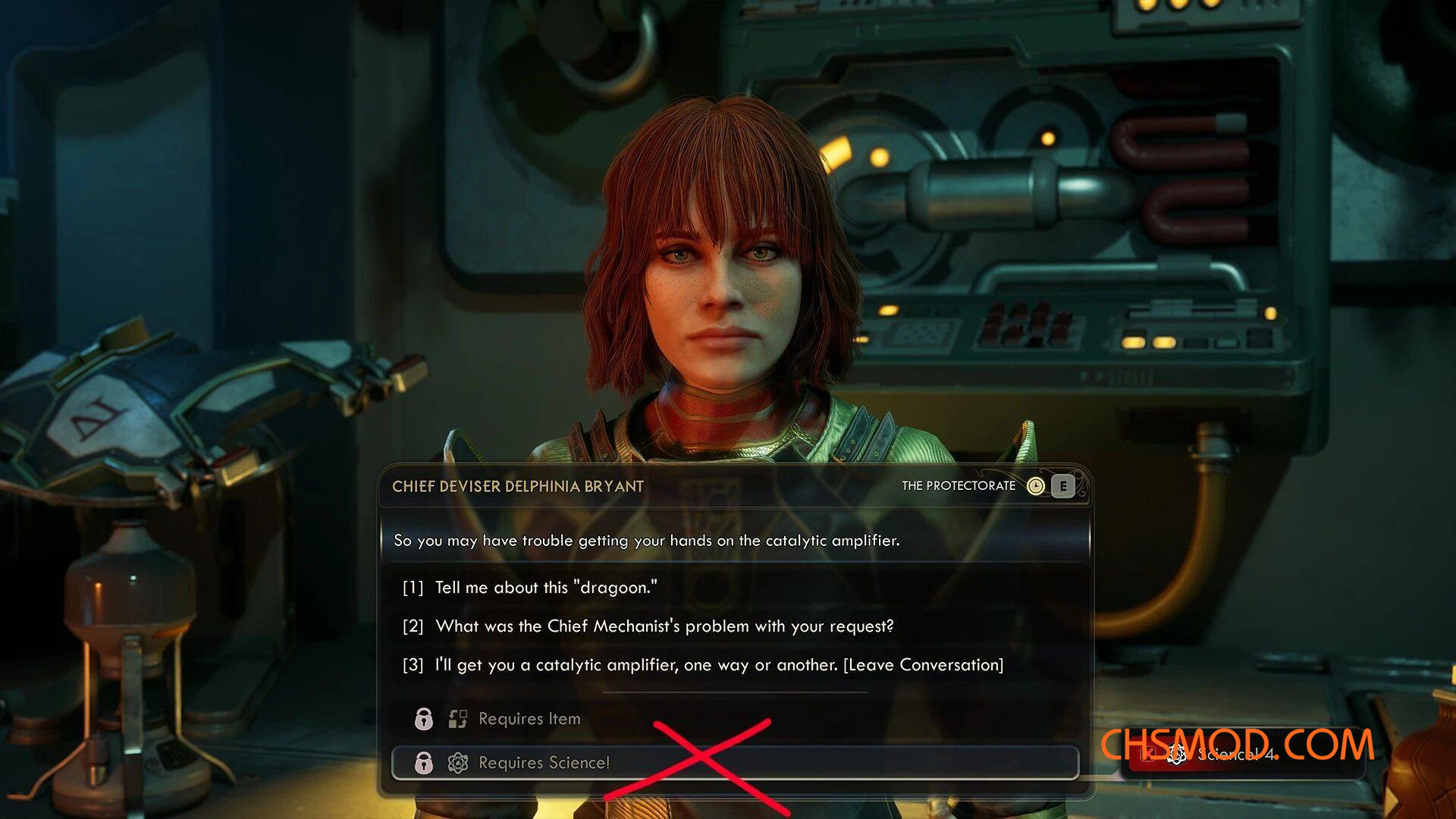1456x819 pixels.
Task: Select the locked Requires Item option
Action: [x=529, y=719]
